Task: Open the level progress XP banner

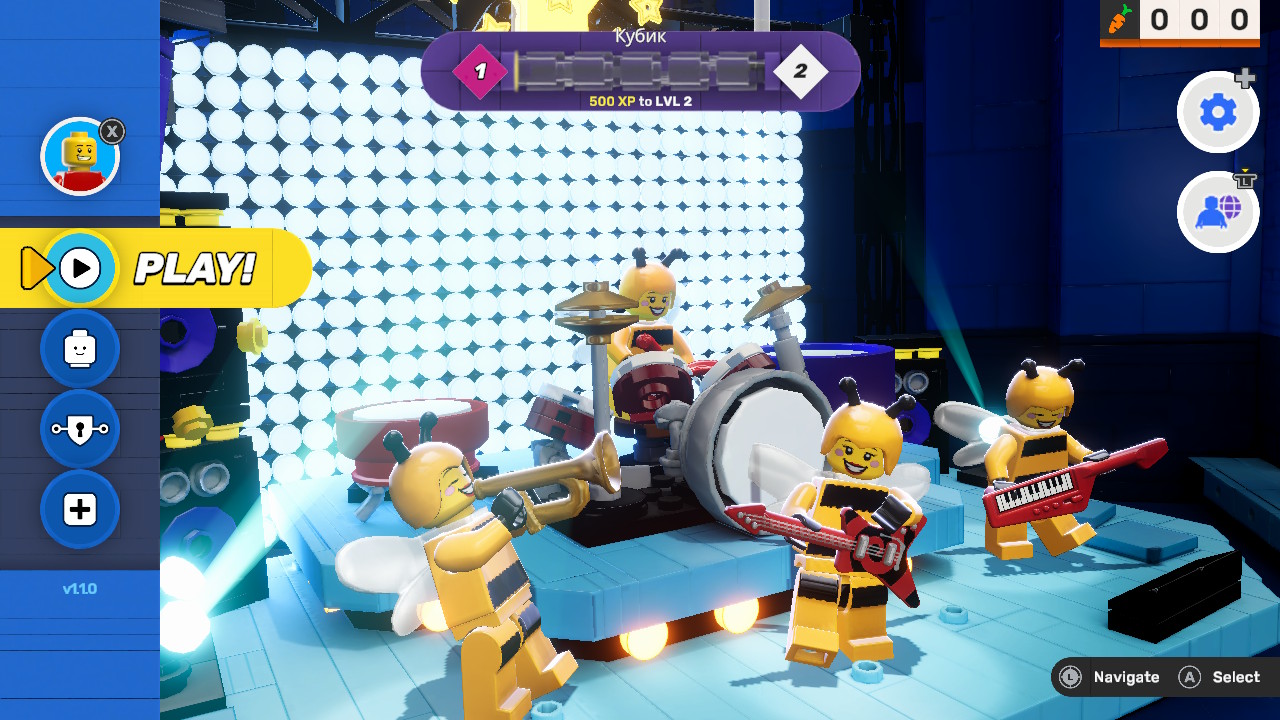Action: click(640, 72)
